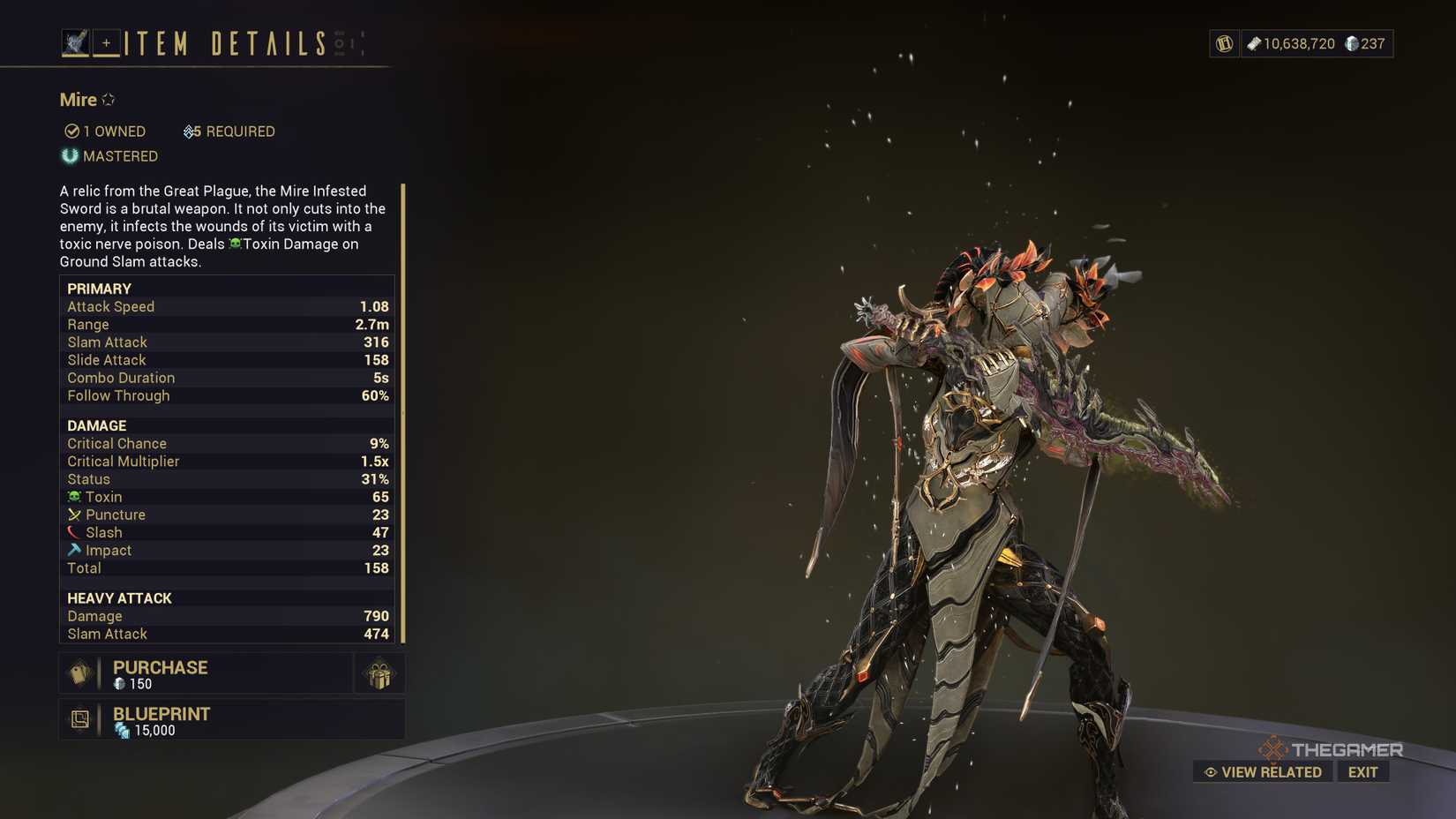This screenshot has height=819, width=1456.
Task: Click the Impact damage type icon
Action: pyautogui.click(x=76, y=550)
